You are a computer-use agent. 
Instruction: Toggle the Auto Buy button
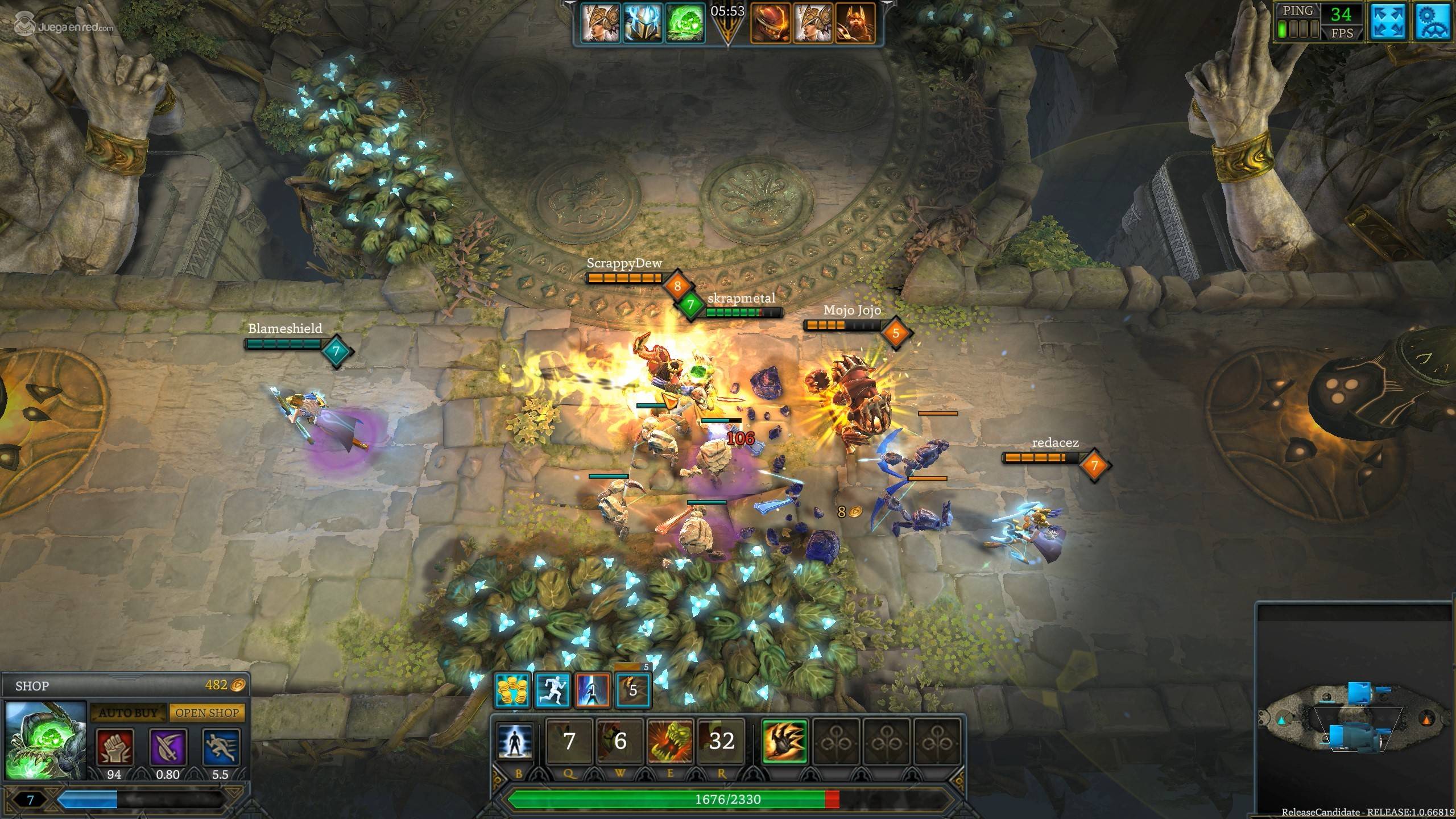click(x=128, y=713)
